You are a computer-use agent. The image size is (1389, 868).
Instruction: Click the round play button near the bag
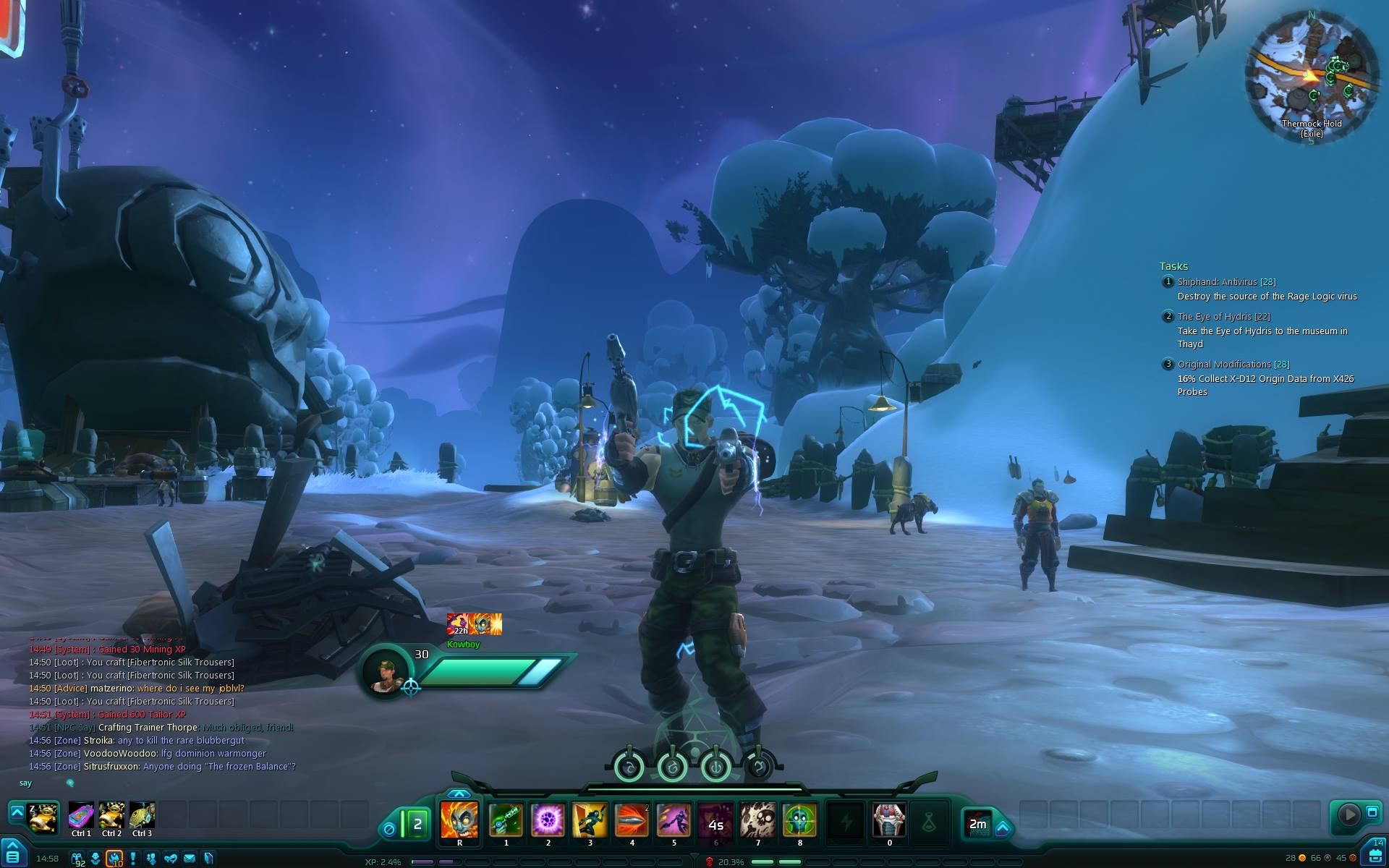click(x=1348, y=814)
